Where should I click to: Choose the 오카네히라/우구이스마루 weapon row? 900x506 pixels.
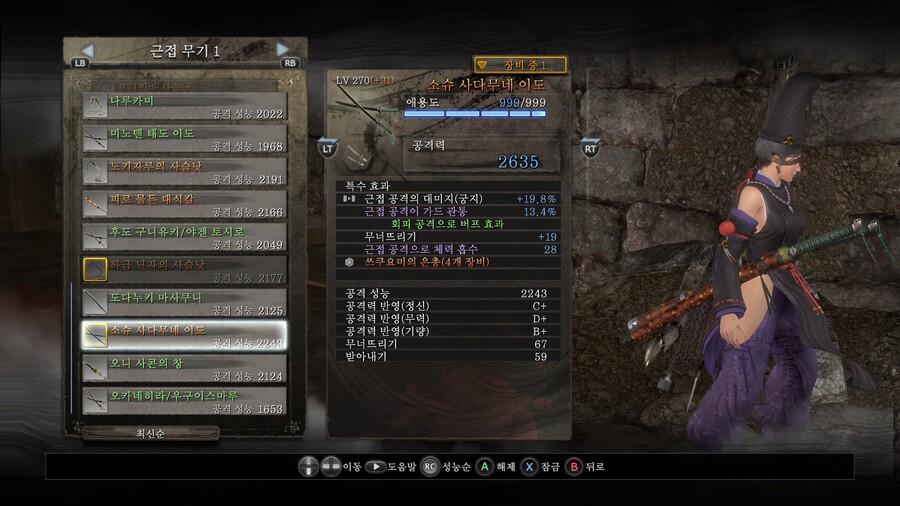184,401
